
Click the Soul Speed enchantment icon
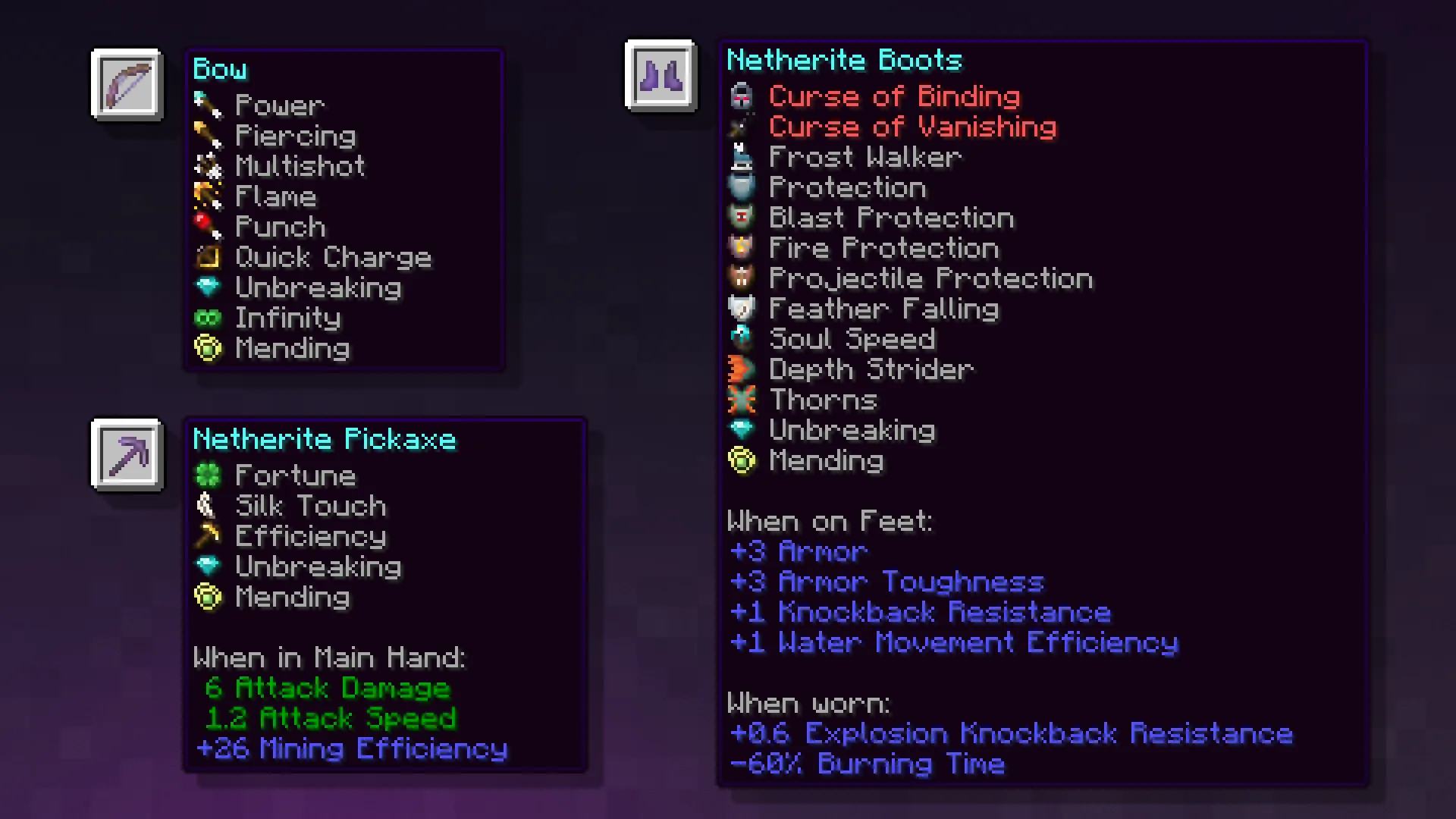point(742,339)
